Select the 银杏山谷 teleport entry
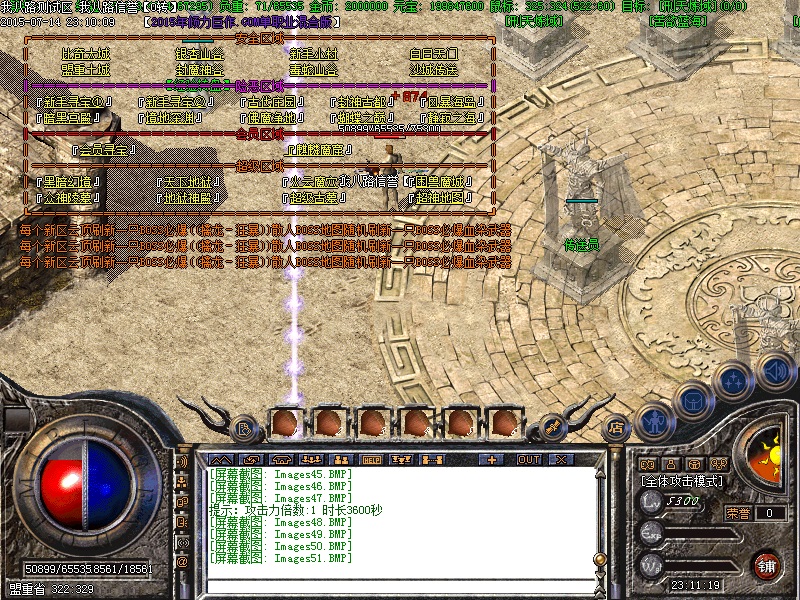The width and height of the screenshot is (800, 600). click(x=200, y=54)
